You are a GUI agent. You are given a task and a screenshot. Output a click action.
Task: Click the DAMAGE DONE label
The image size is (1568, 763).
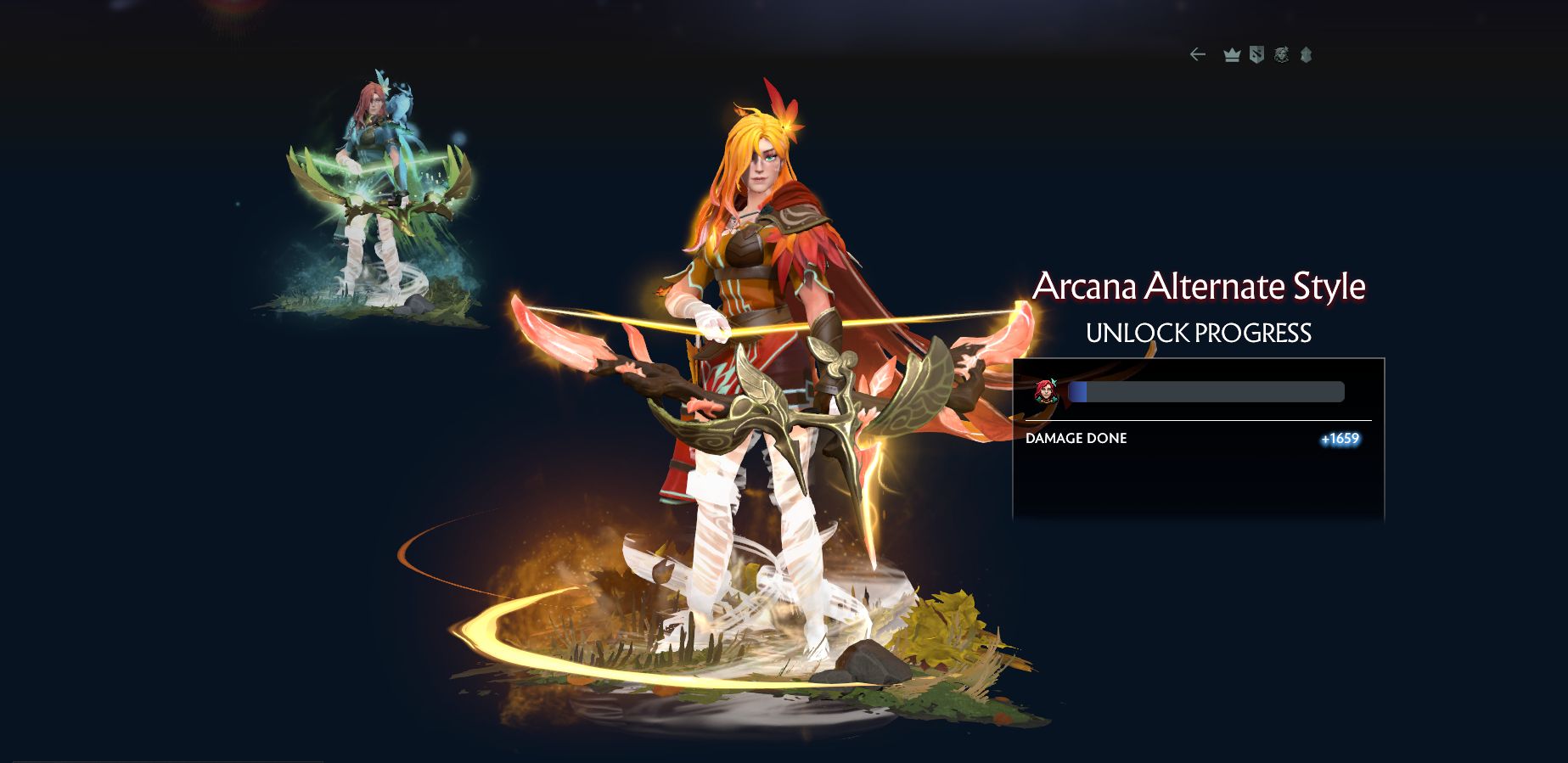[1076, 438]
